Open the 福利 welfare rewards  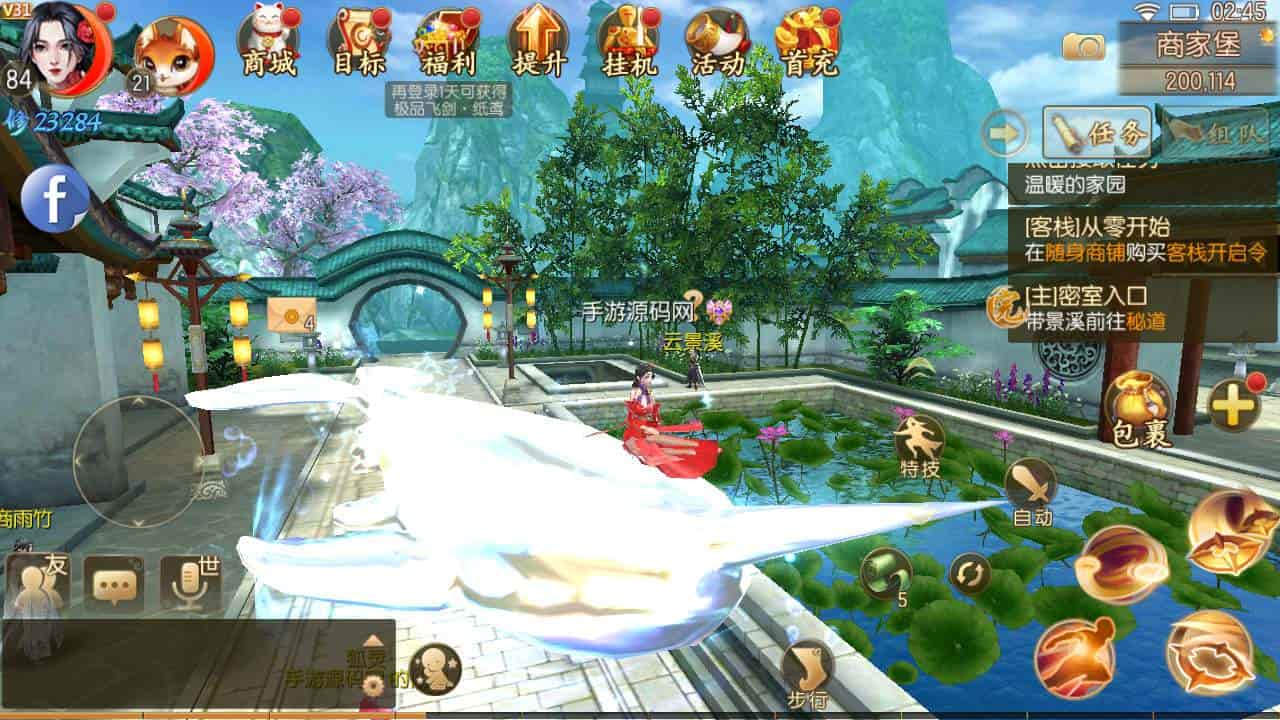tap(447, 45)
